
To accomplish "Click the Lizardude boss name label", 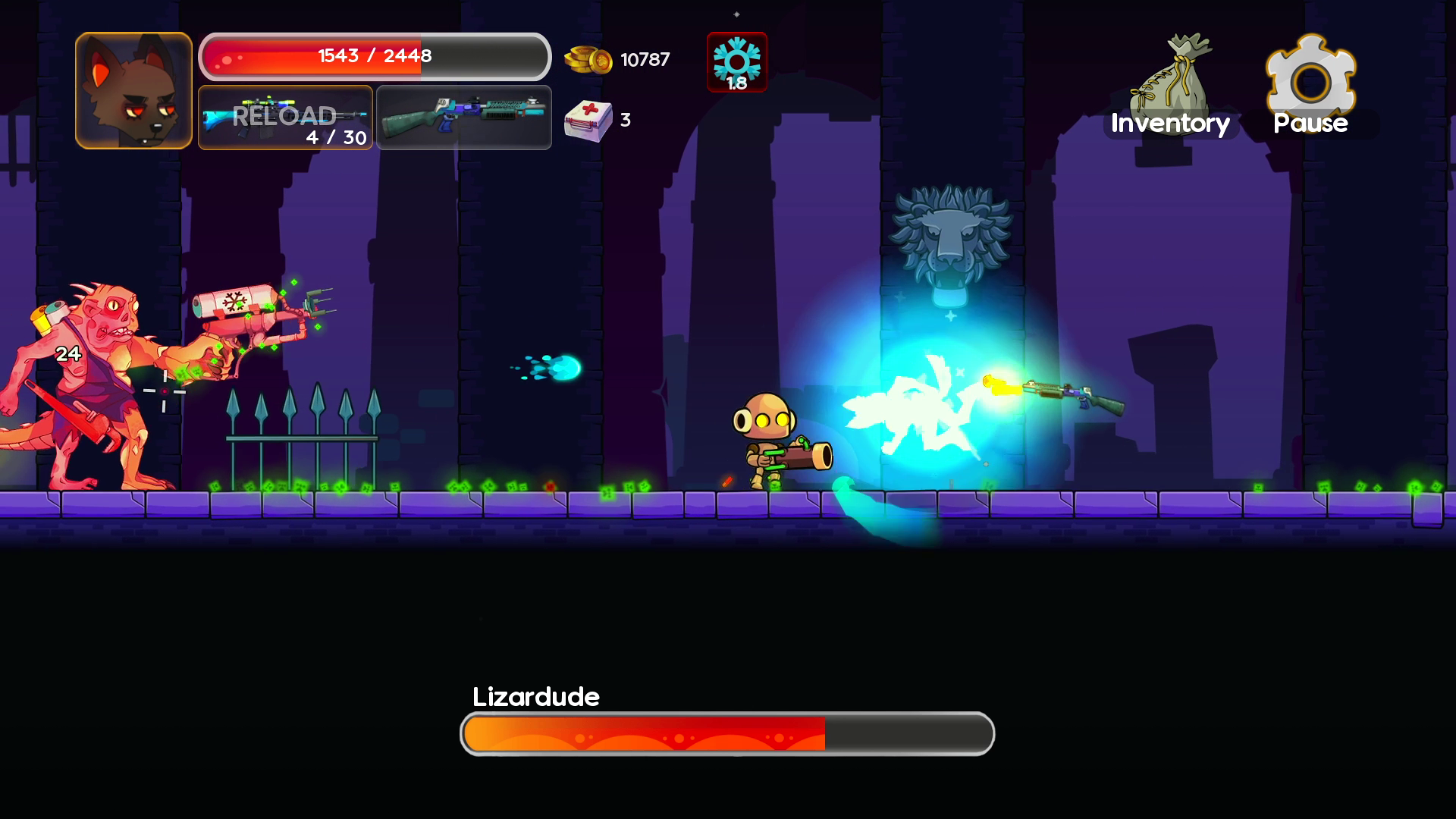I will point(536,696).
